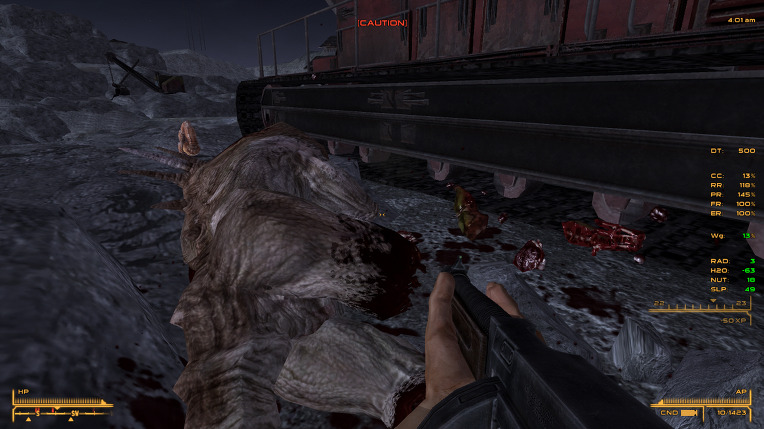The width and height of the screenshot is (764, 429).
Task: Click the compass strip beneath the HP bar
Action: click(x=62, y=412)
